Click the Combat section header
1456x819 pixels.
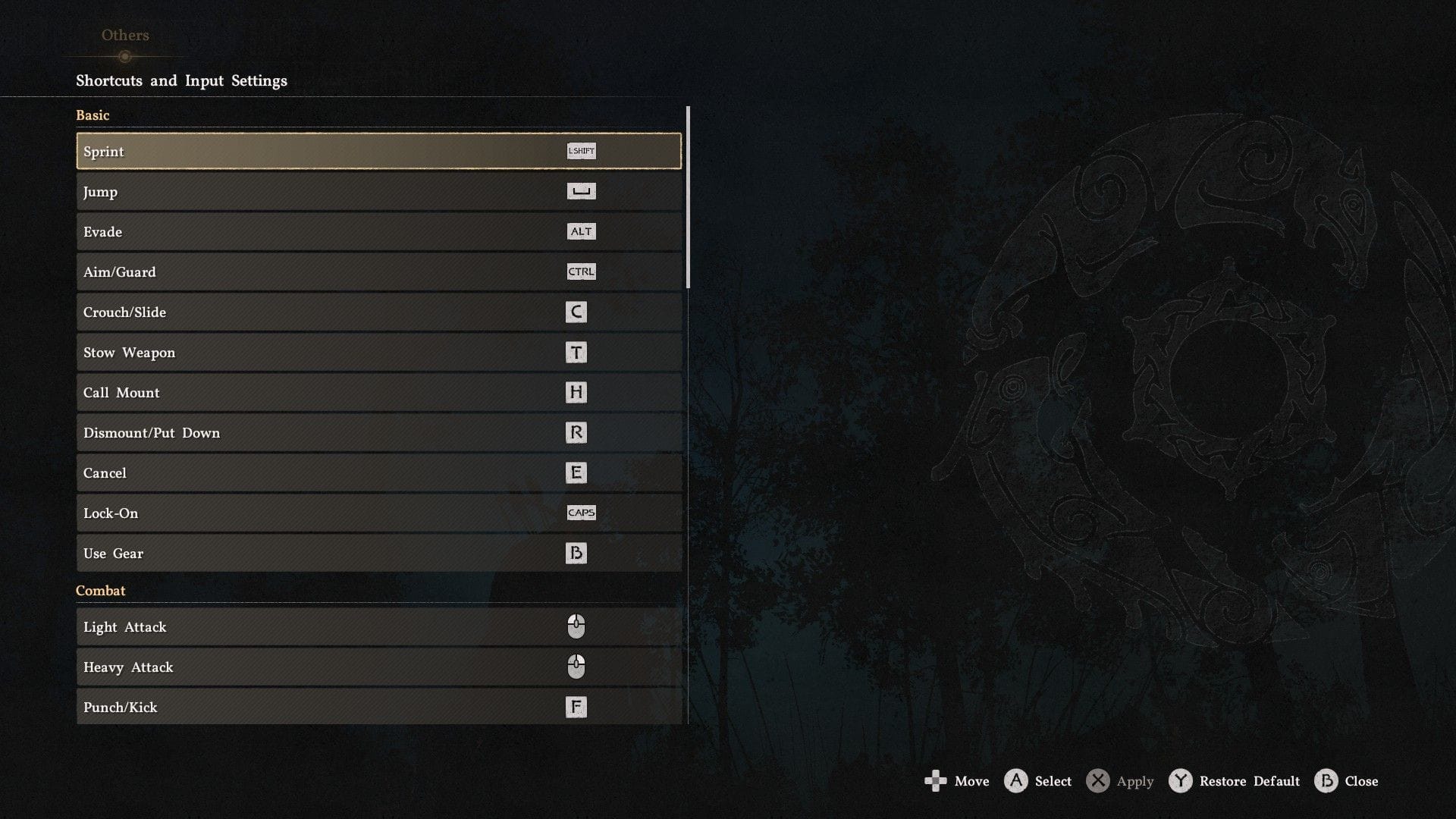[x=101, y=590]
